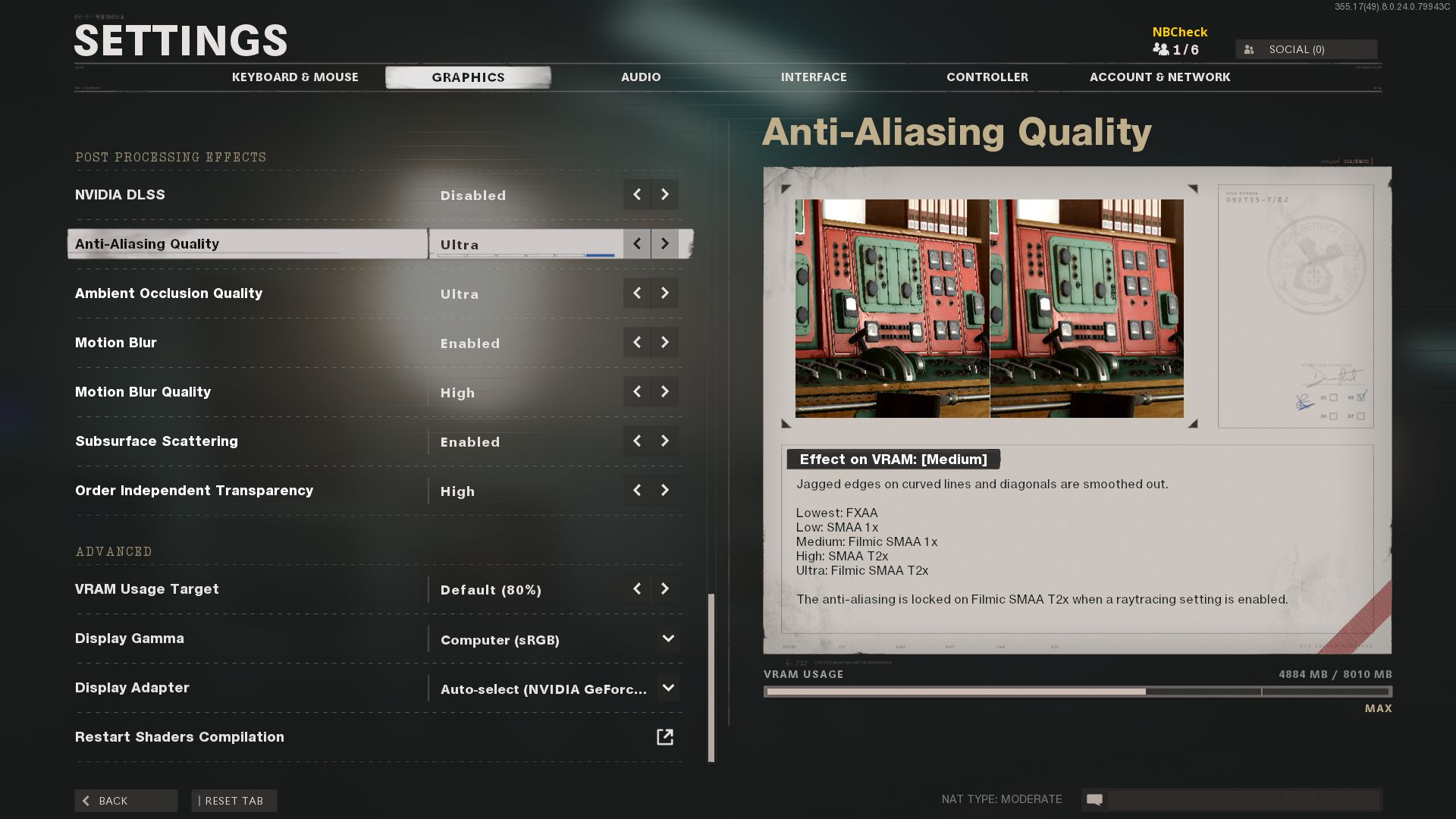Screen dimensions: 1456x819
Task: Reduce Motion Blur Quality from High
Action: pyautogui.click(x=637, y=392)
